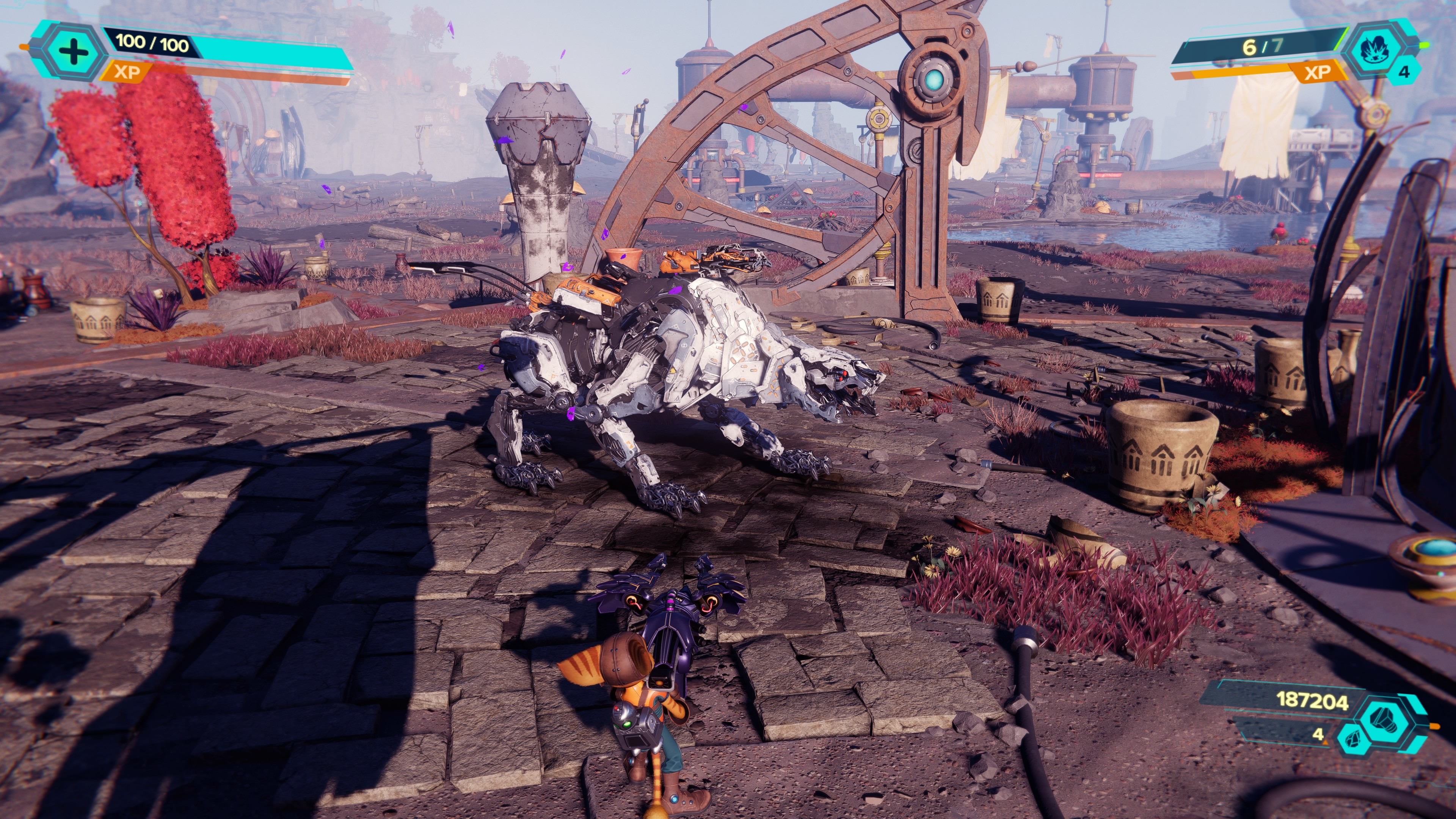The height and width of the screenshot is (819, 1456).
Task: Click the 100 / 100 health readout
Action: tap(152, 44)
